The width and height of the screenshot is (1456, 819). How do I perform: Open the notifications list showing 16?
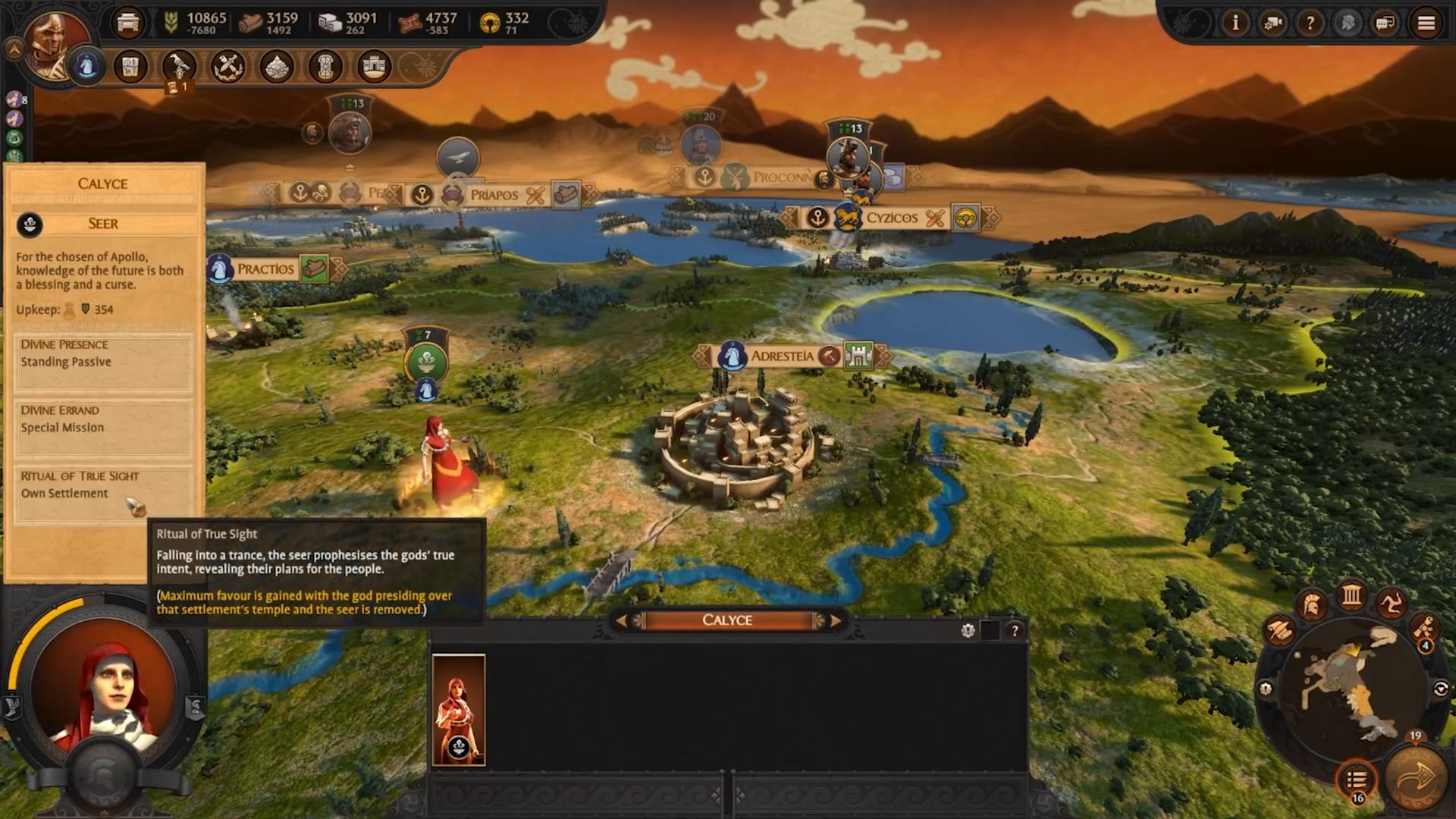pos(1356,779)
